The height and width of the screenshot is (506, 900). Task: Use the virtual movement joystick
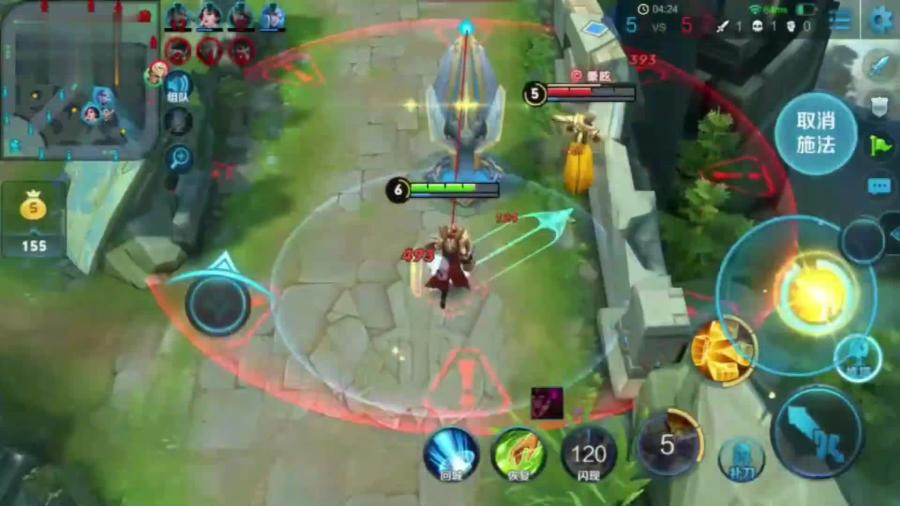click(x=217, y=303)
